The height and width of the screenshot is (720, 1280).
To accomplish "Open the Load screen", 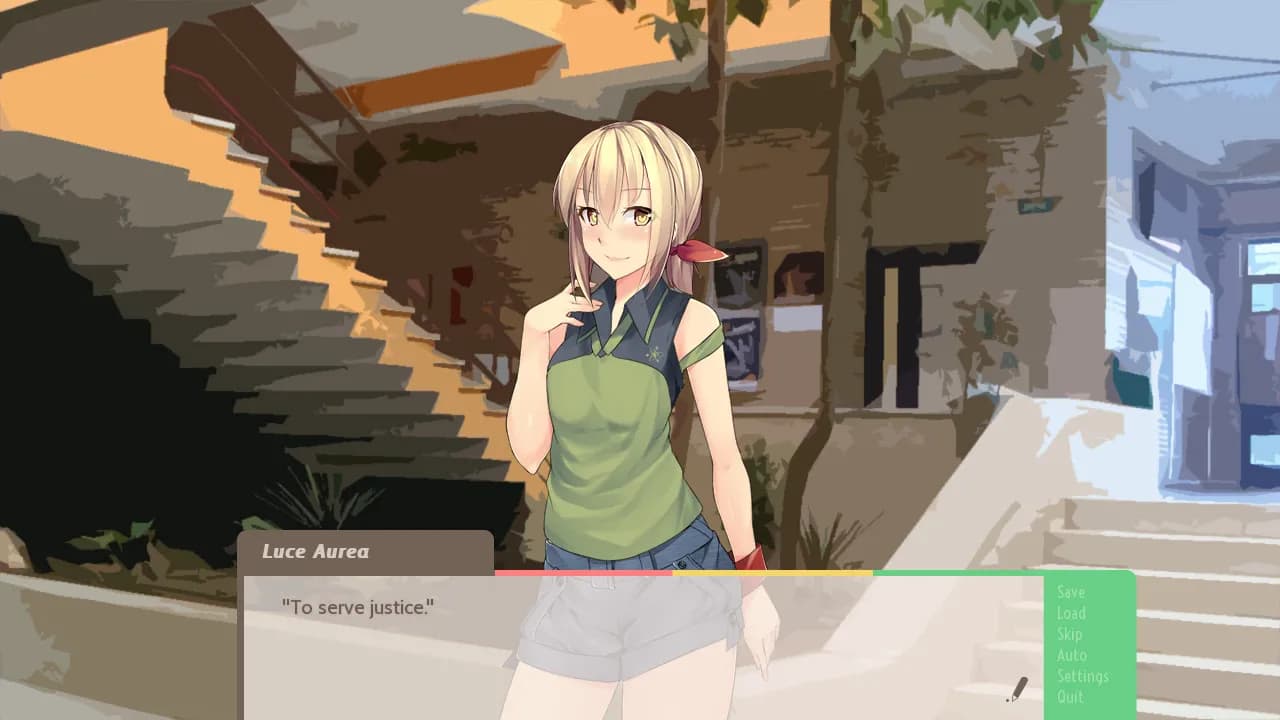I will (x=1071, y=613).
